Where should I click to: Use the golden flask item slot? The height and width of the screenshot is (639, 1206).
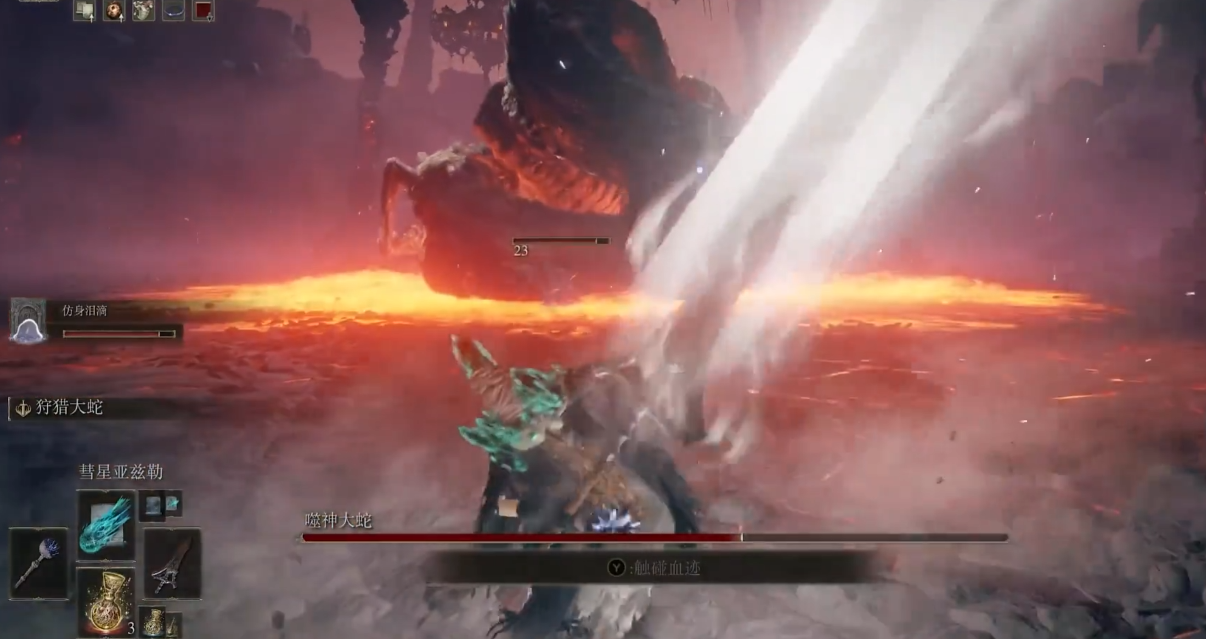pos(106,602)
